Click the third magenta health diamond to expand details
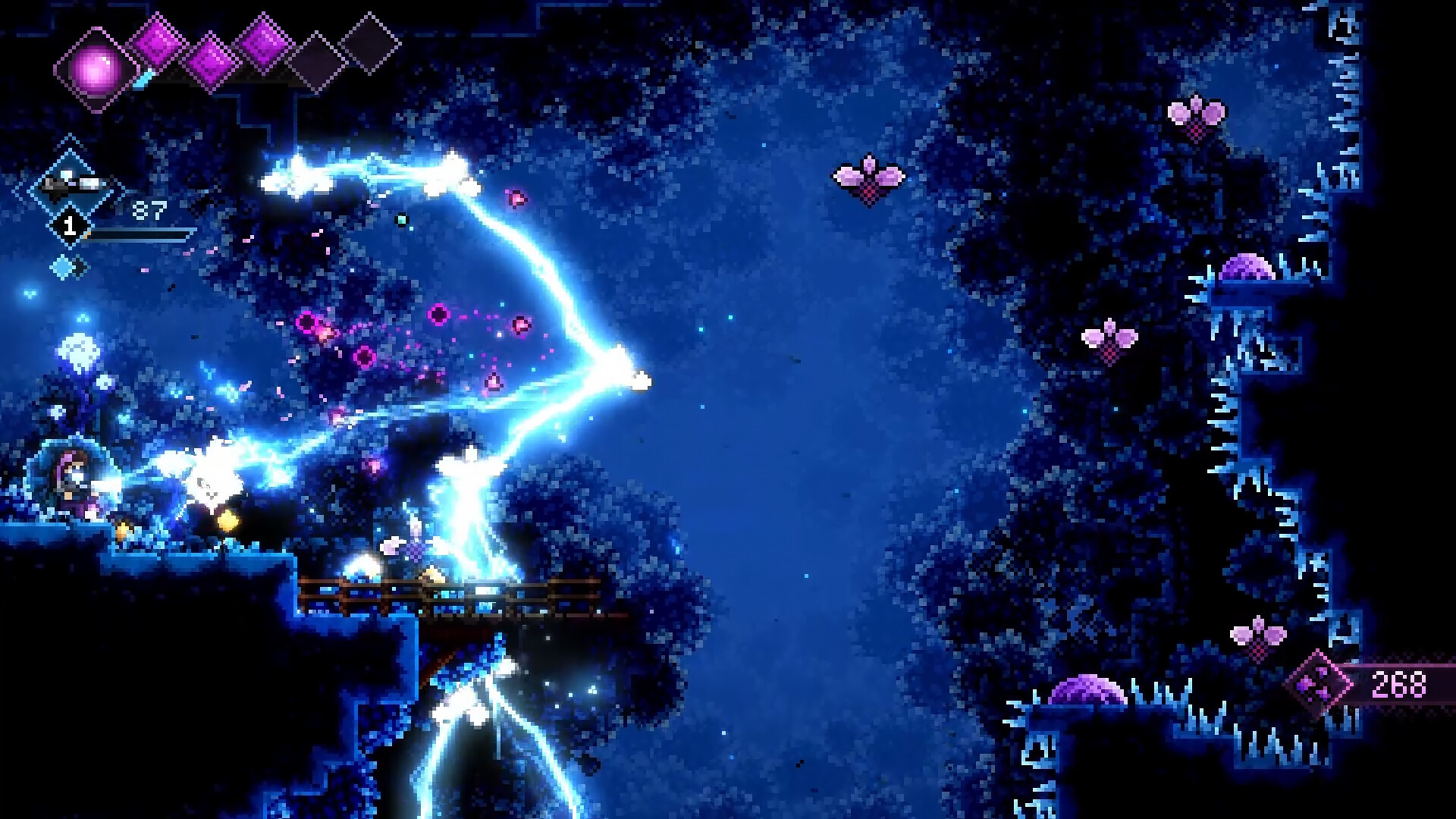 (264, 43)
